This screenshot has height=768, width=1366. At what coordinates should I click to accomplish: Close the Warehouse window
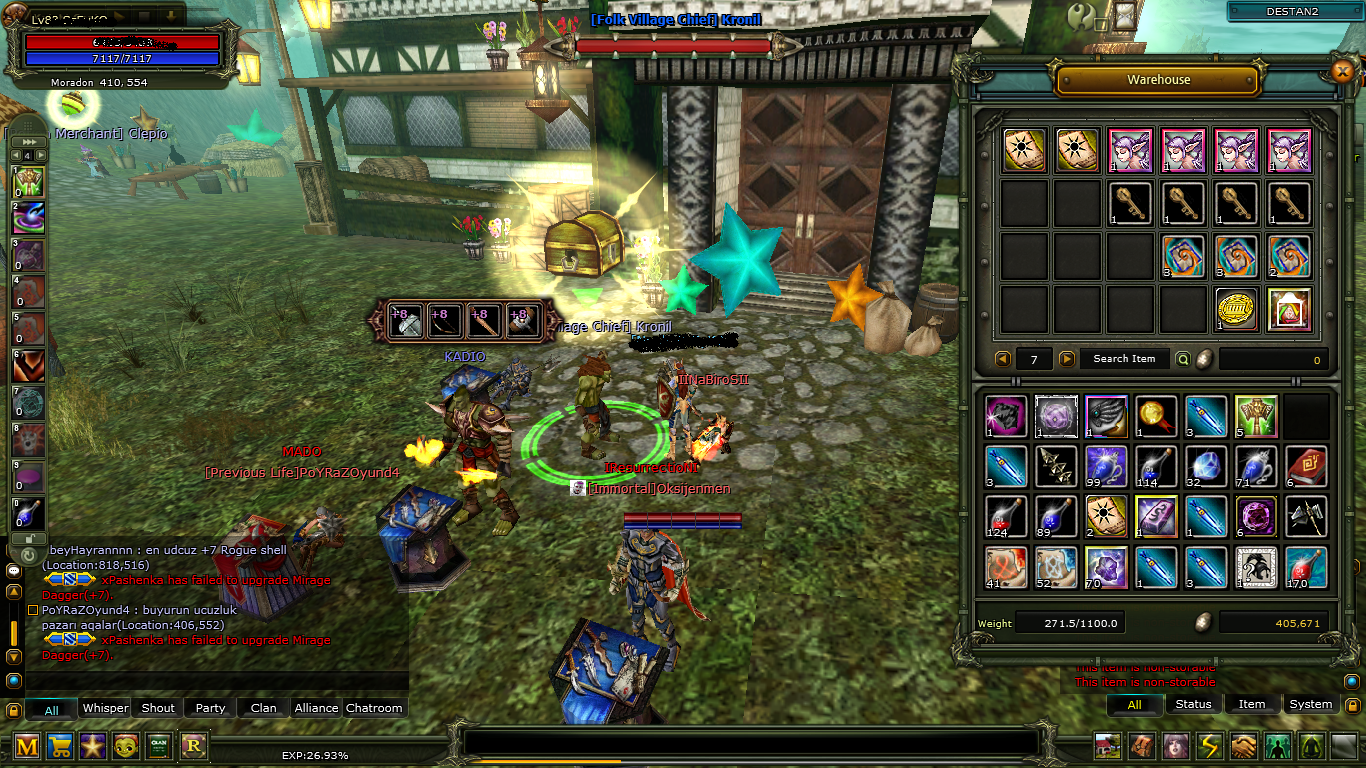tap(1344, 71)
